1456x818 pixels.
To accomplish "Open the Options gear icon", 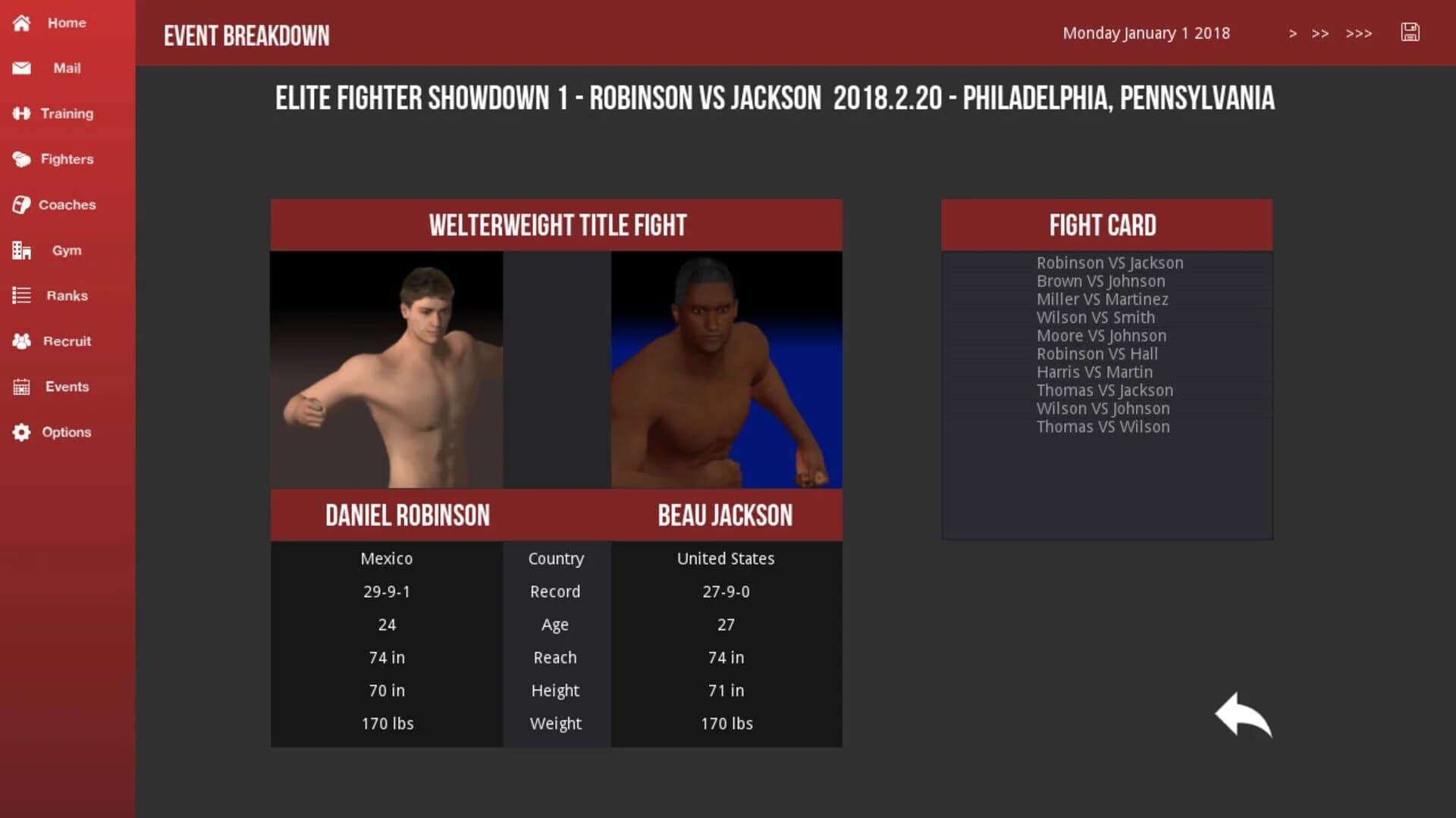I will point(20,432).
